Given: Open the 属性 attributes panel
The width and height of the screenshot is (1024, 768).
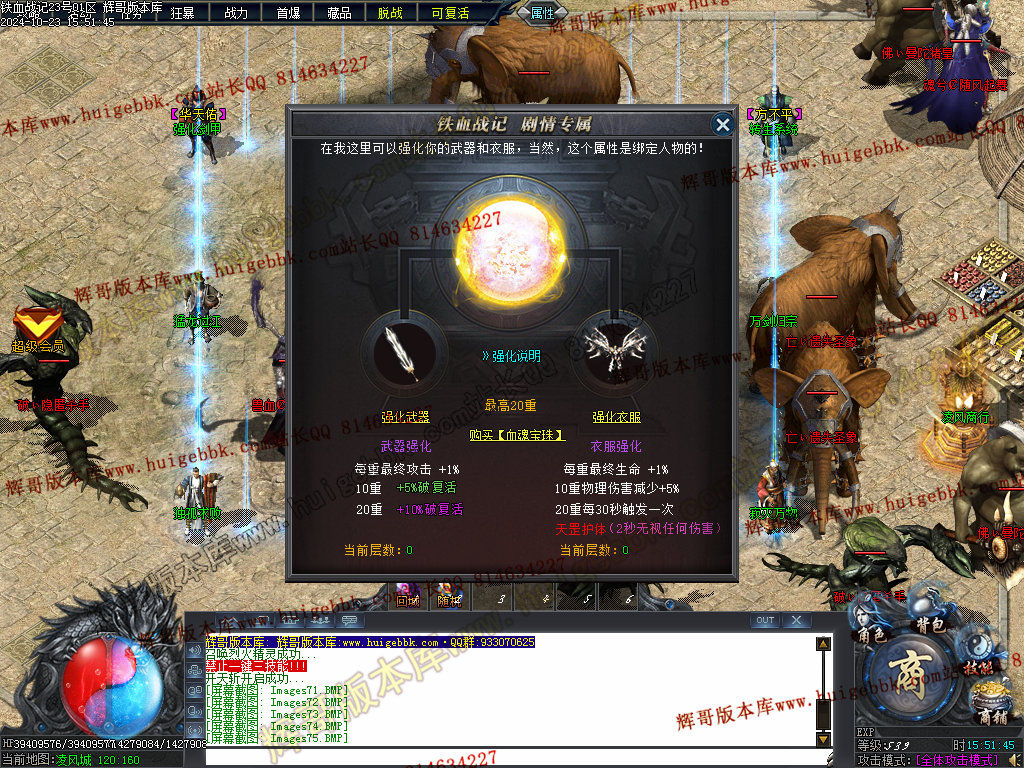Looking at the screenshot, I should pyautogui.click(x=542, y=13).
